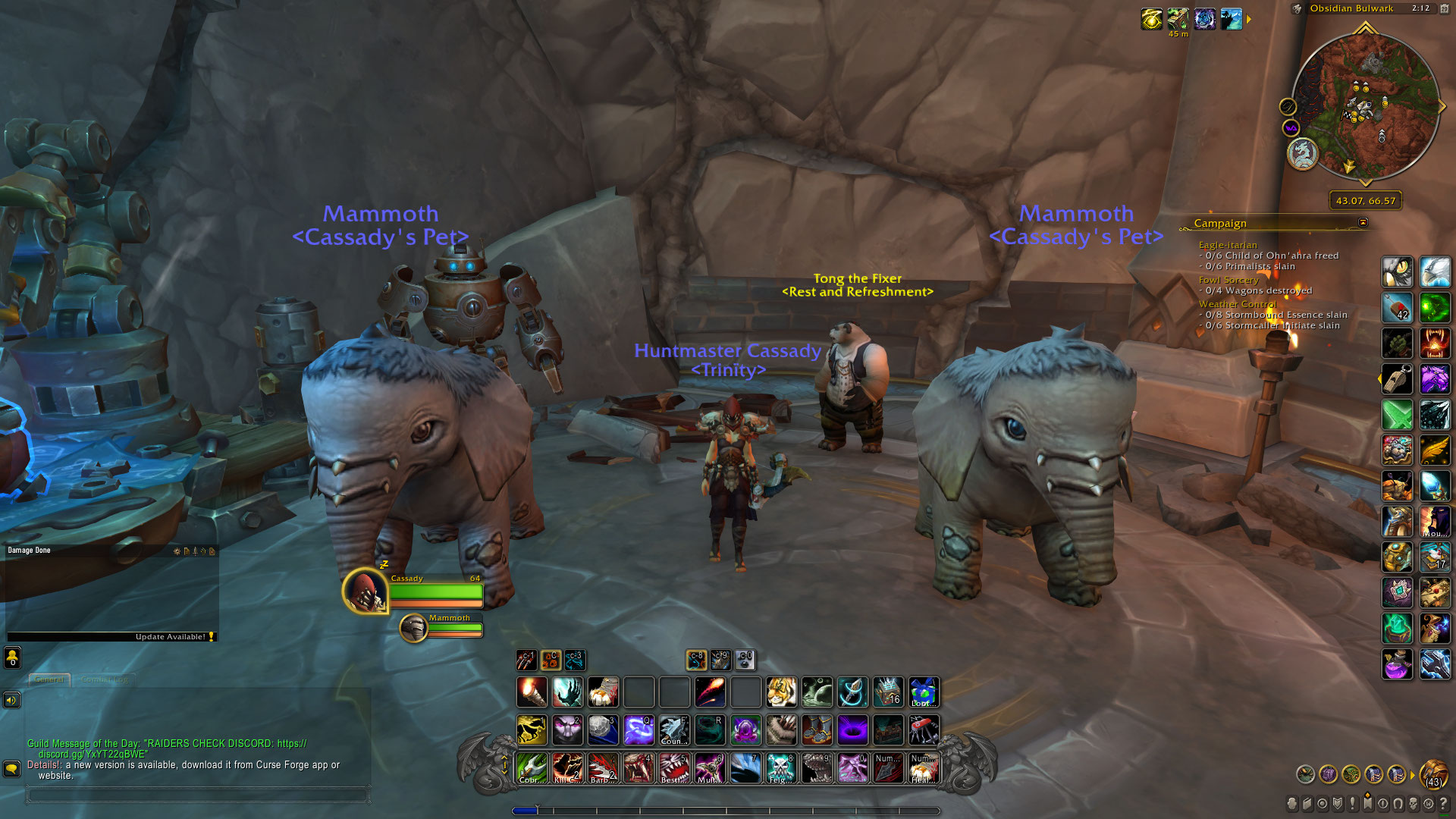The width and height of the screenshot is (1456, 819).
Task: Collapse the Campaign objectives tracker
Action: (1363, 222)
